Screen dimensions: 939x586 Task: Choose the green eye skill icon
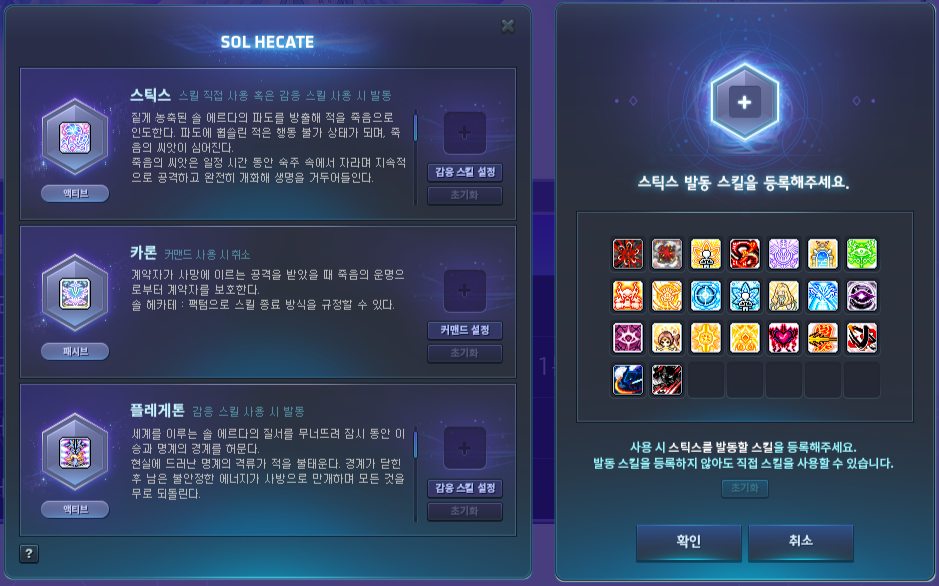click(x=861, y=254)
